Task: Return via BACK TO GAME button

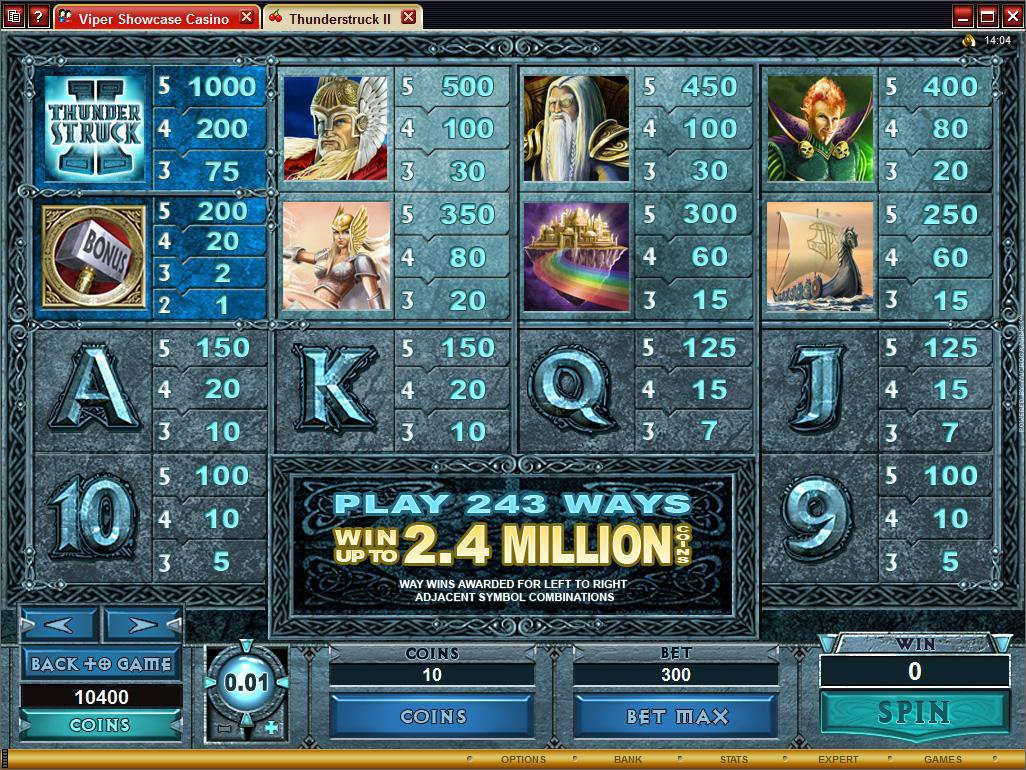Action: (x=100, y=663)
